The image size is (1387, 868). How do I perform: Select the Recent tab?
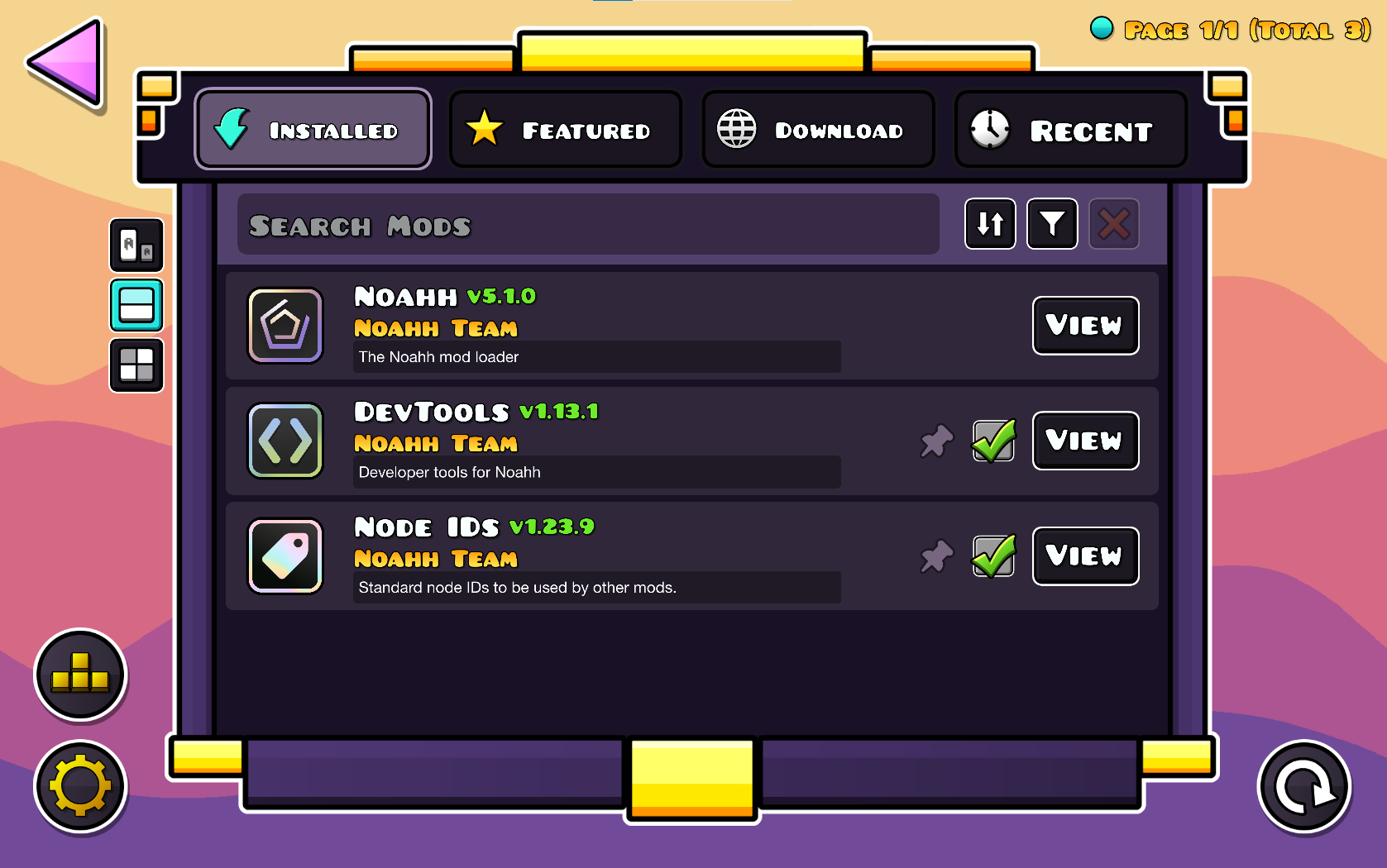1070,129
